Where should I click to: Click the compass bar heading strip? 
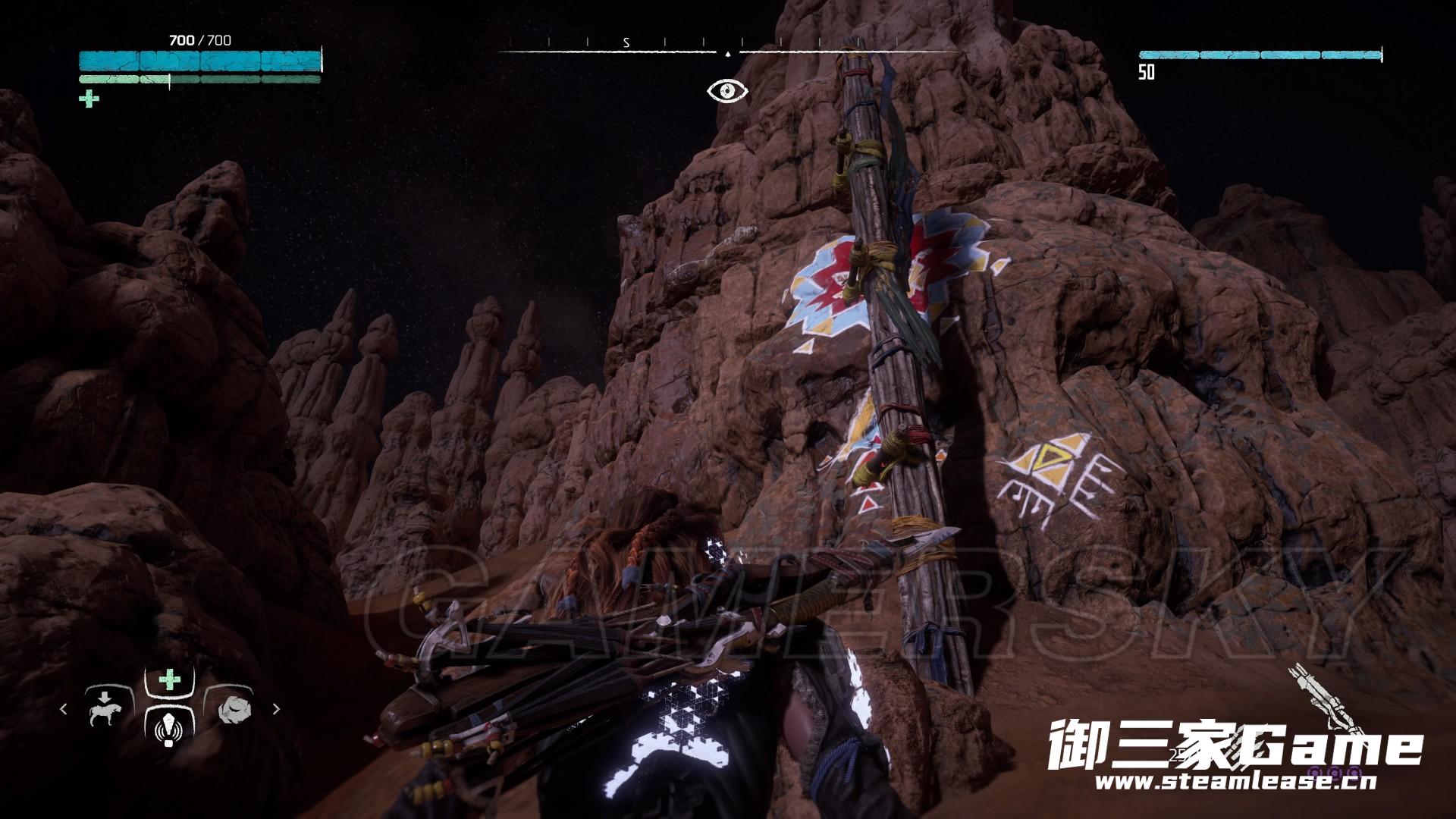[727, 50]
